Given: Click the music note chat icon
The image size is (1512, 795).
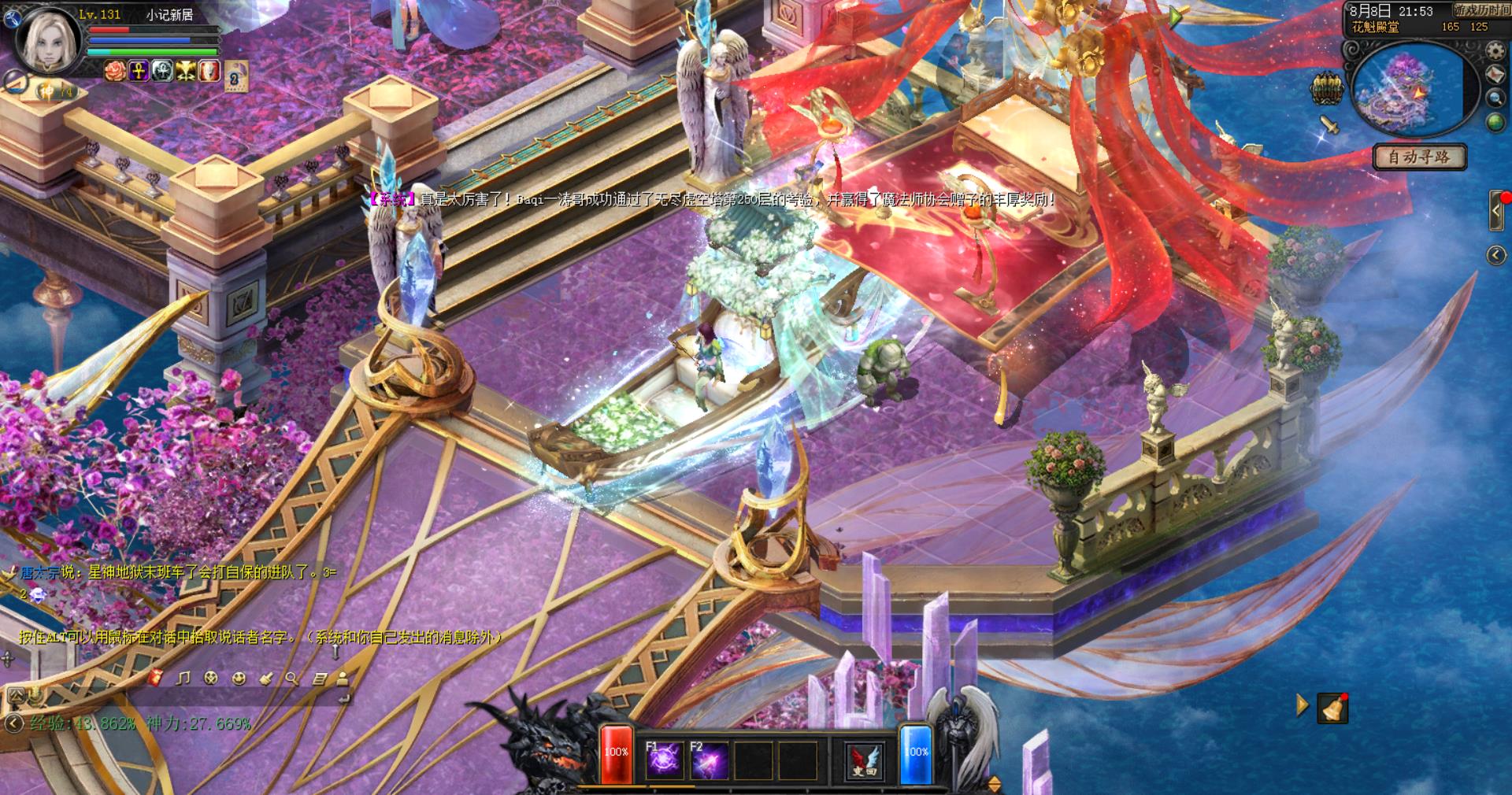Looking at the screenshot, I should click(183, 678).
